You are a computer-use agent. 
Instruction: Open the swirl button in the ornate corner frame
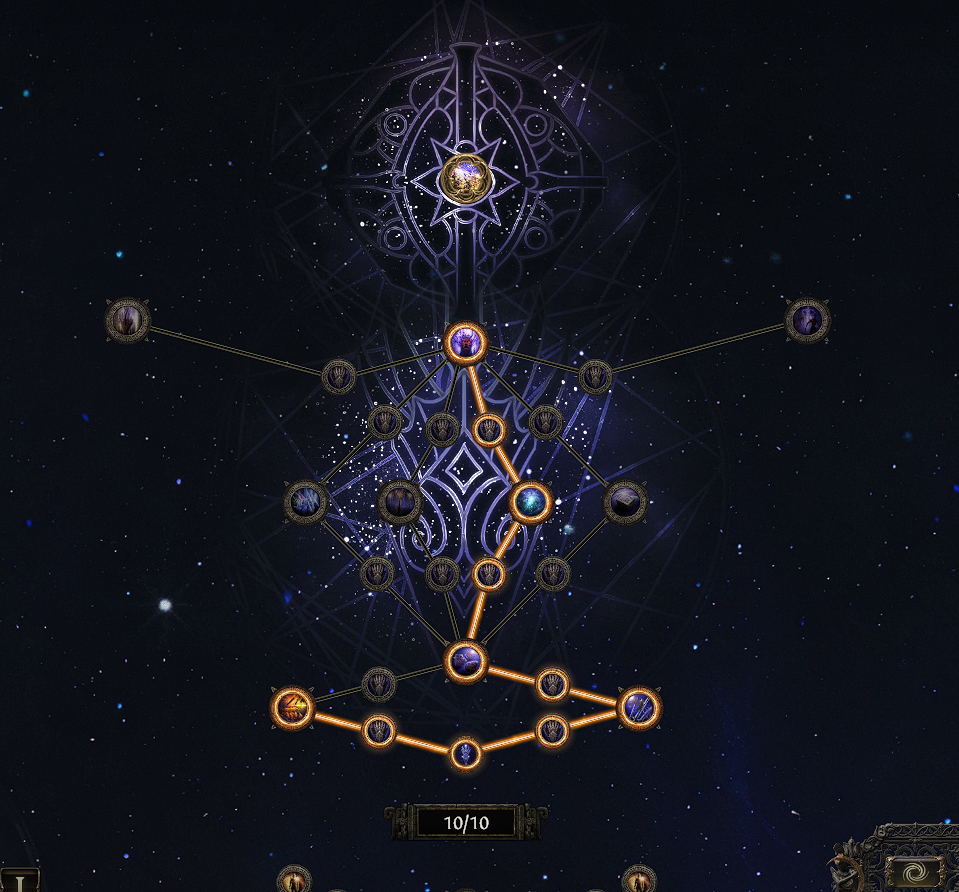913,872
